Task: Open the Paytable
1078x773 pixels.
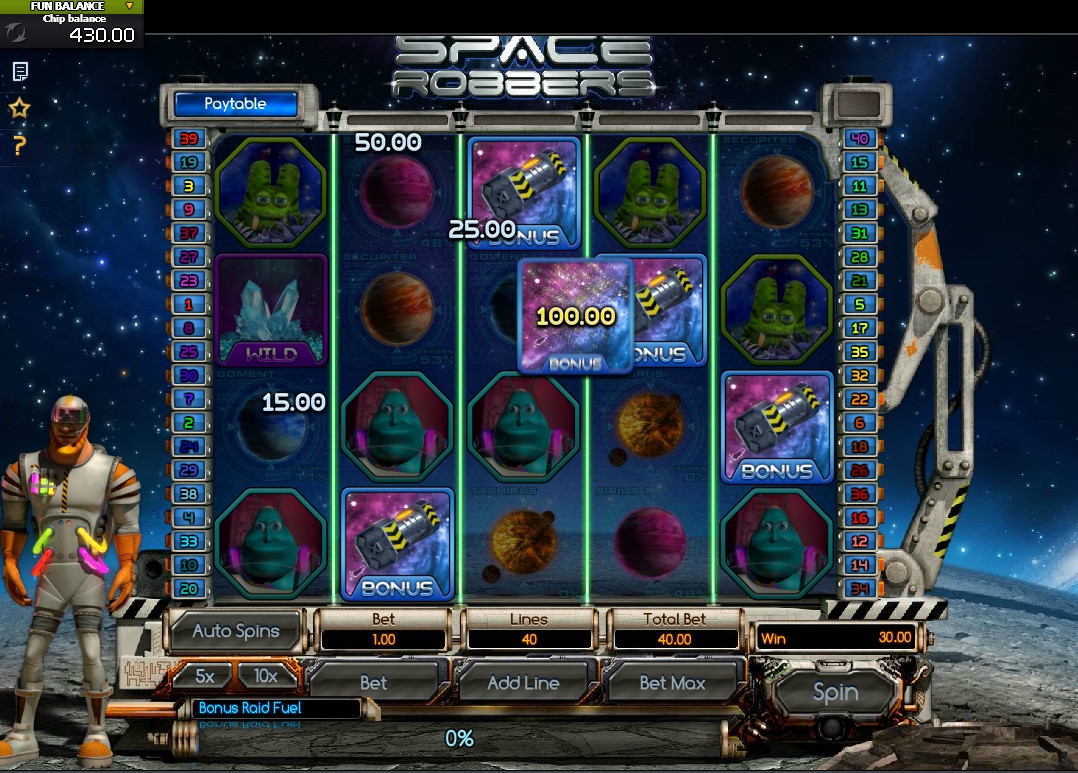Action: click(236, 104)
